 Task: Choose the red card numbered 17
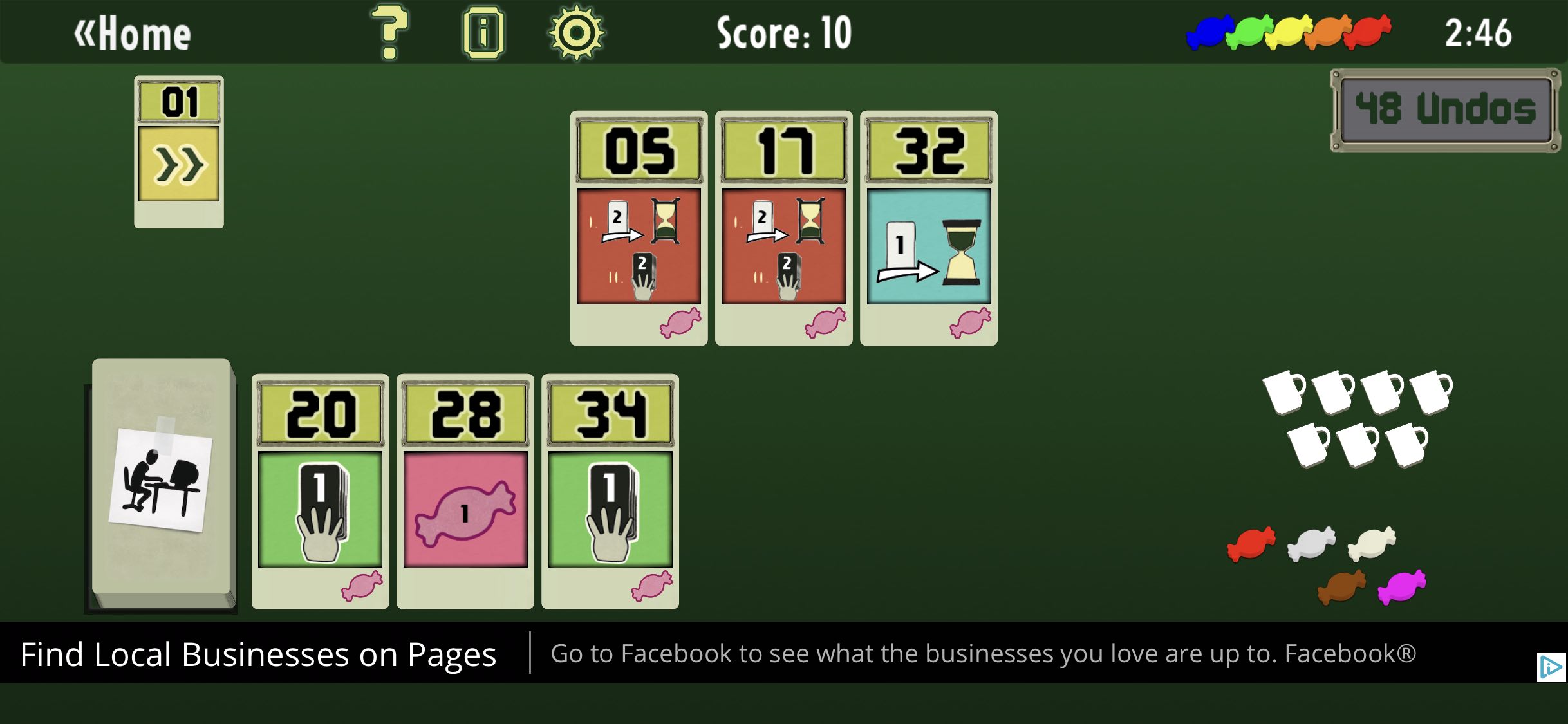pos(783,228)
